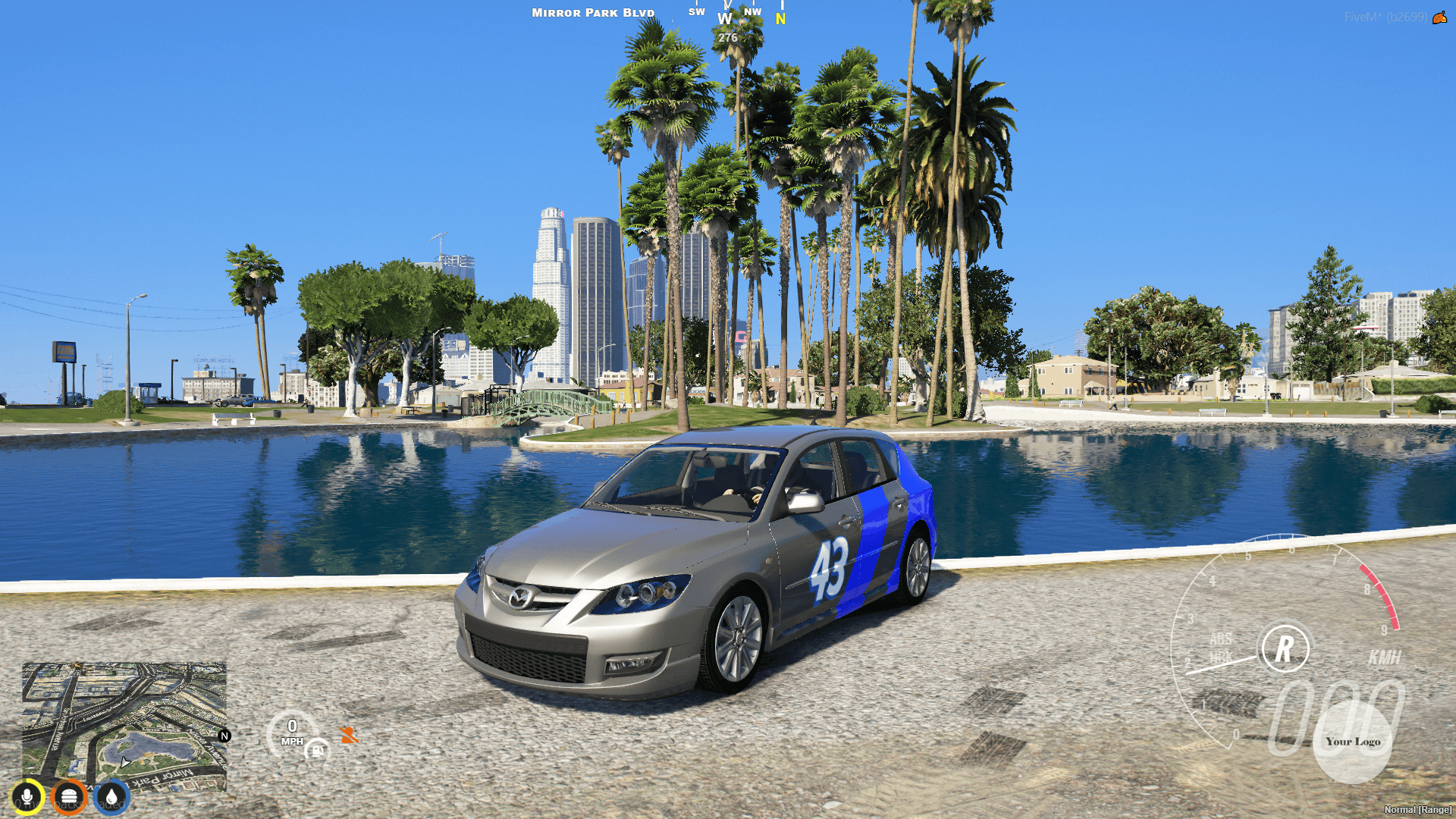Click the player arrow on the minimap
The image size is (1456, 819).
[x=124, y=762]
